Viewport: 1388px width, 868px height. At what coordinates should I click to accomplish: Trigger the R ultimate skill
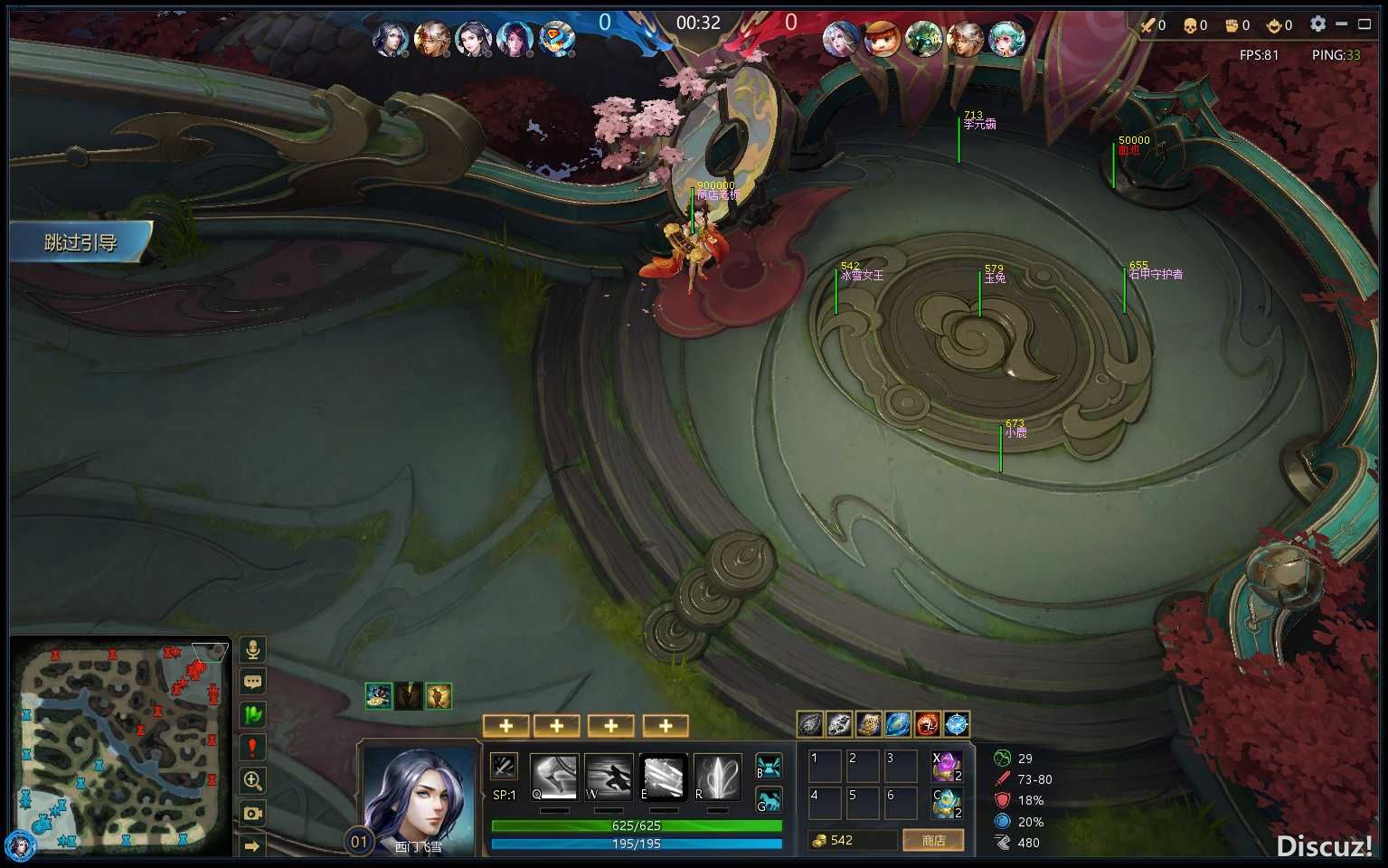click(718, 777)
